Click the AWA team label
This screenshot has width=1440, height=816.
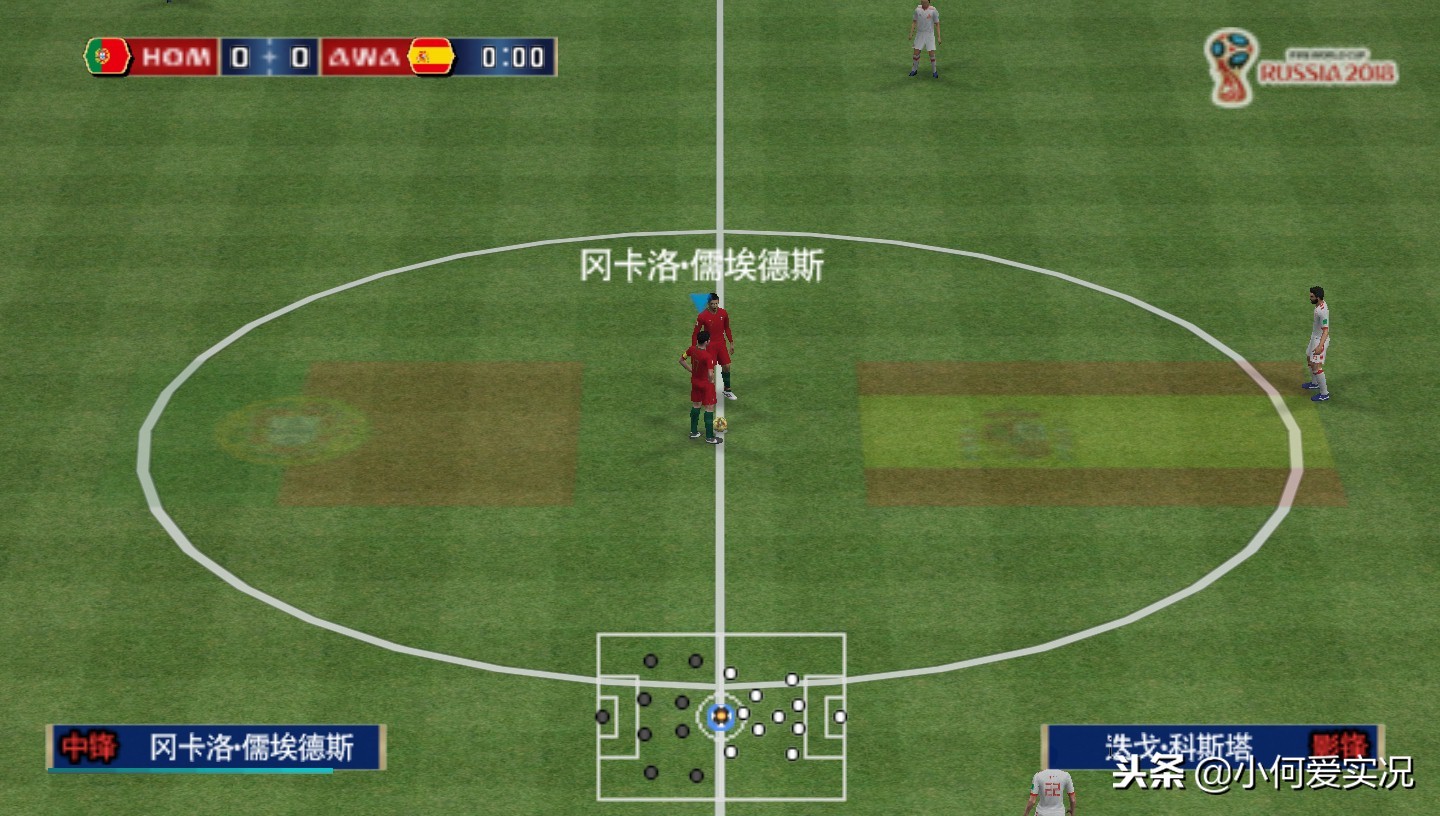(x=363, y=57)
